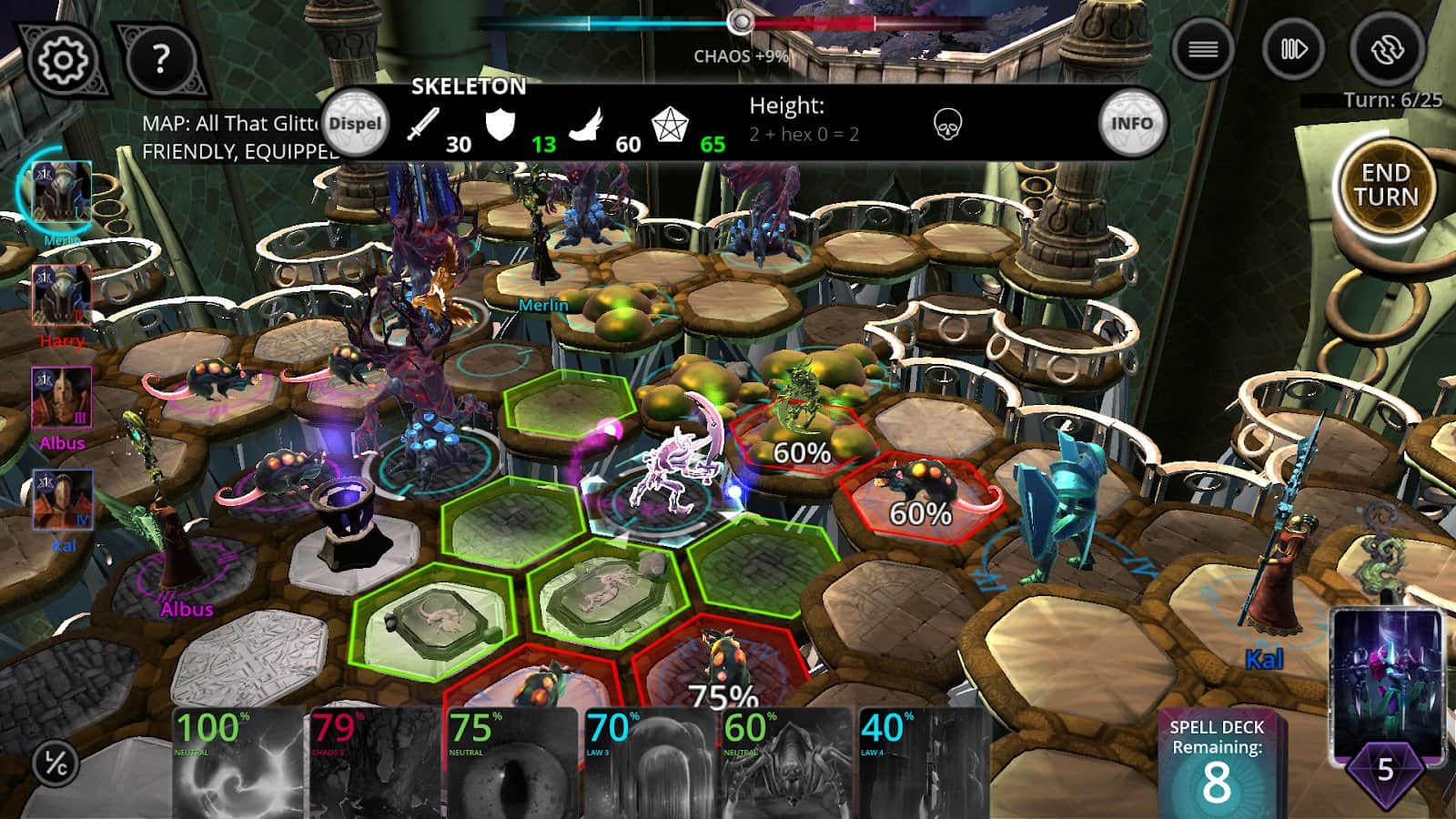Viewport: 1456px width, 819px height.
Task: Choose the 60% neutral spider spell card
Action: pos(786,763)
